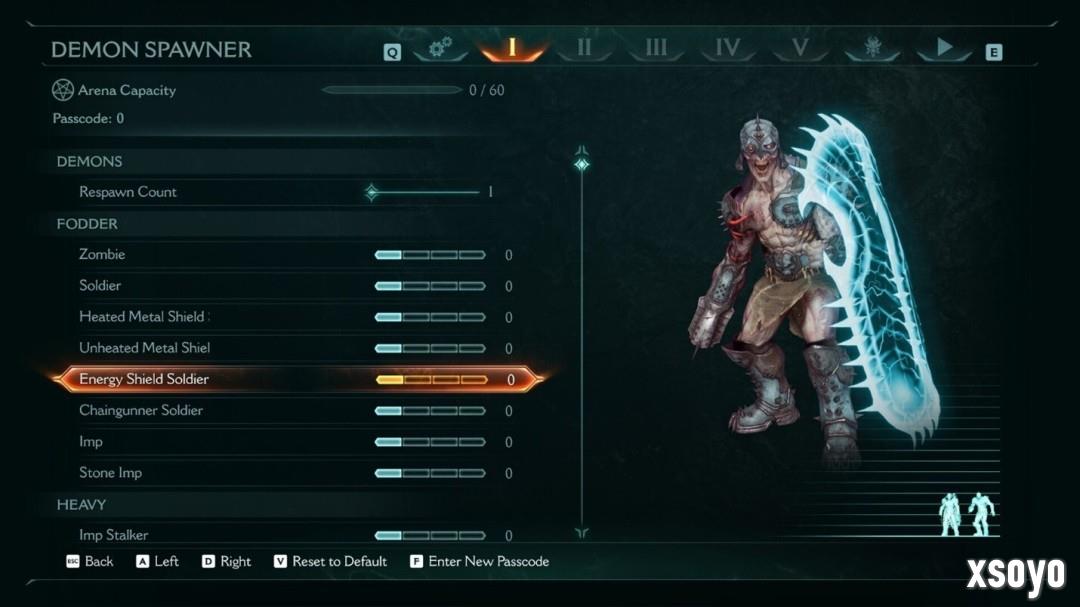Open the gears settings tab
This screenshot has width=1080, height=607.
[440, 48]
